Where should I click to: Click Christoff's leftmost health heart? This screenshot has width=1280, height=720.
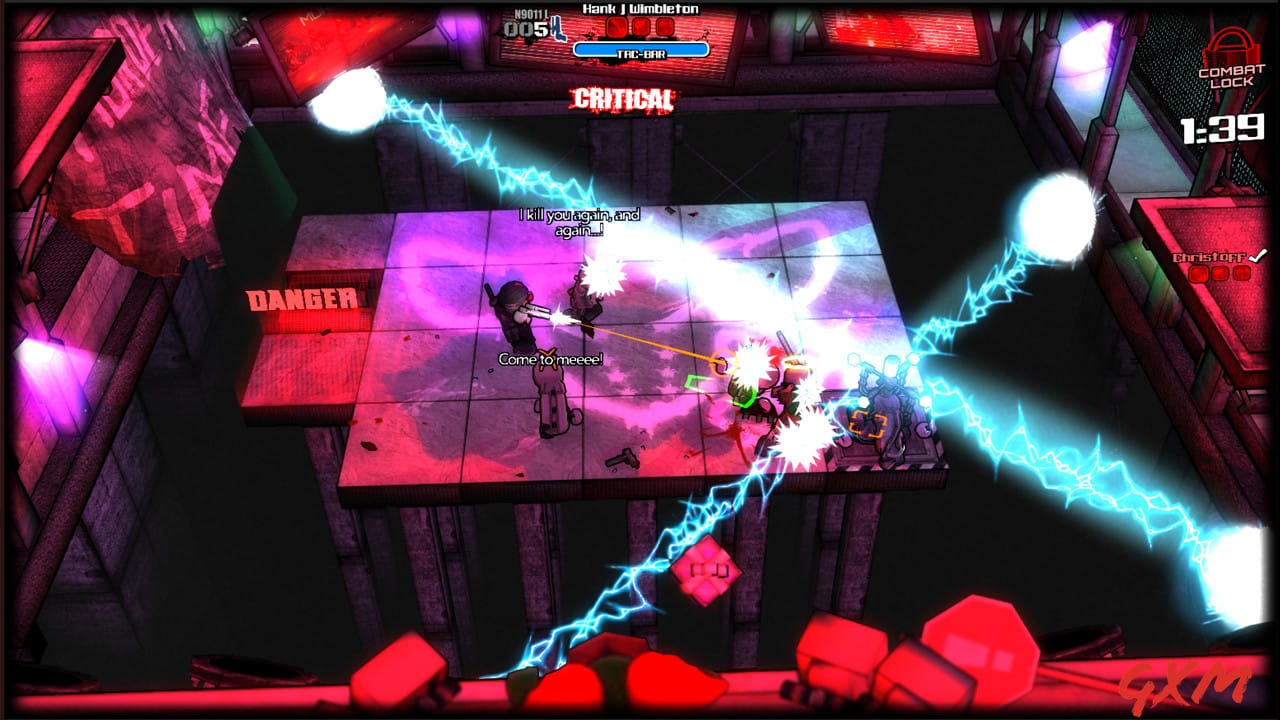1198,274
